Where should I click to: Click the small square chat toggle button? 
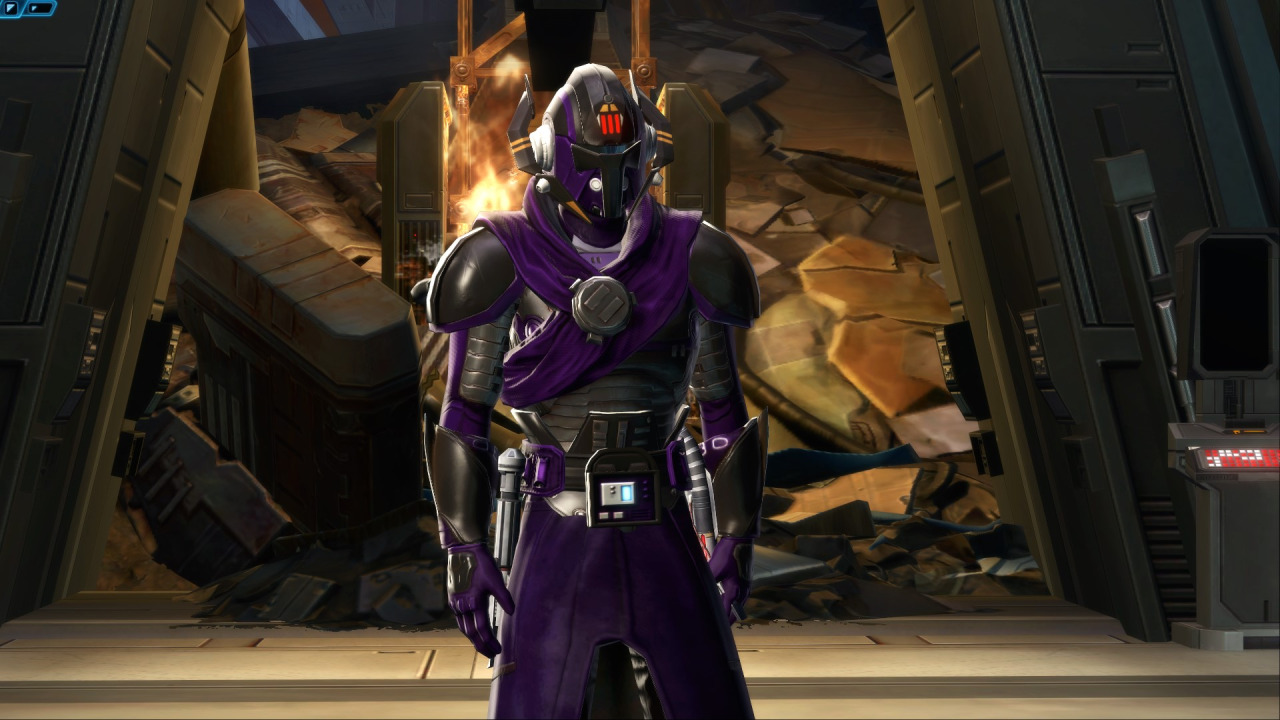[x=11, y=8]
